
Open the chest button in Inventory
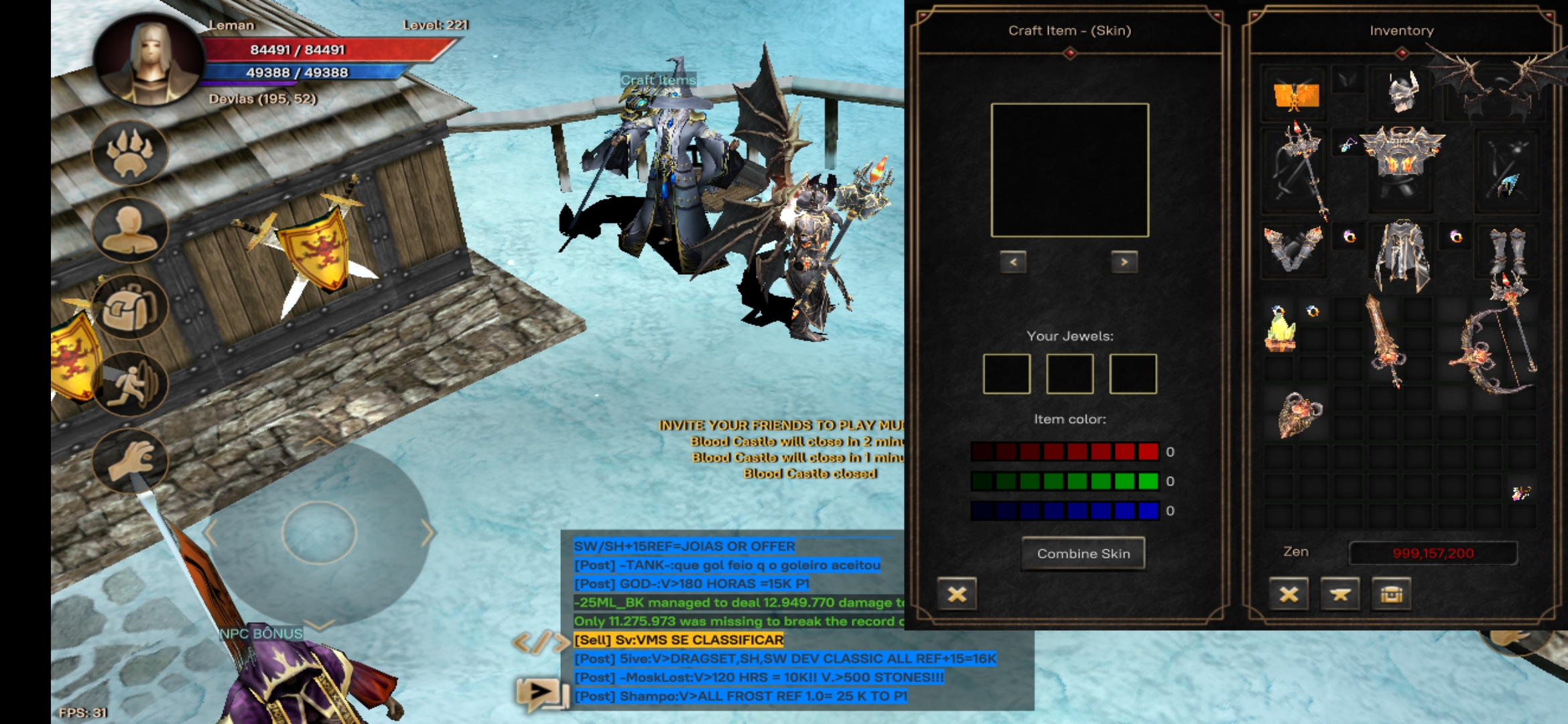(x=1391, y=594)
